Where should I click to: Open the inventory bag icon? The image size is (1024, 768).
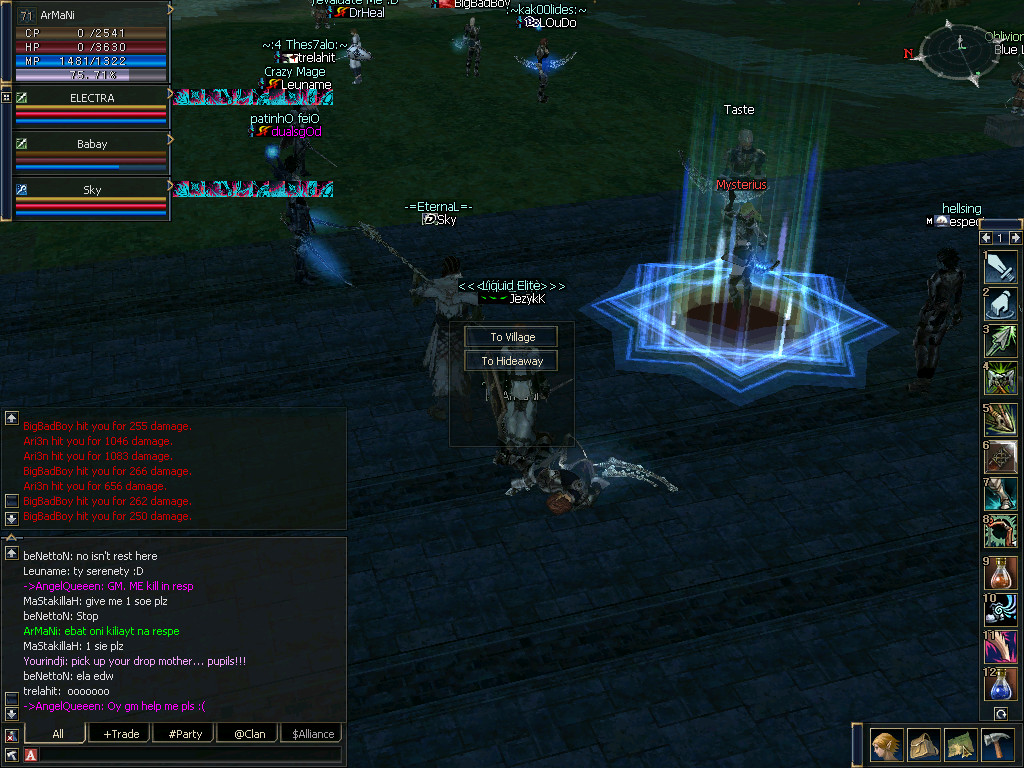(923, 746)
